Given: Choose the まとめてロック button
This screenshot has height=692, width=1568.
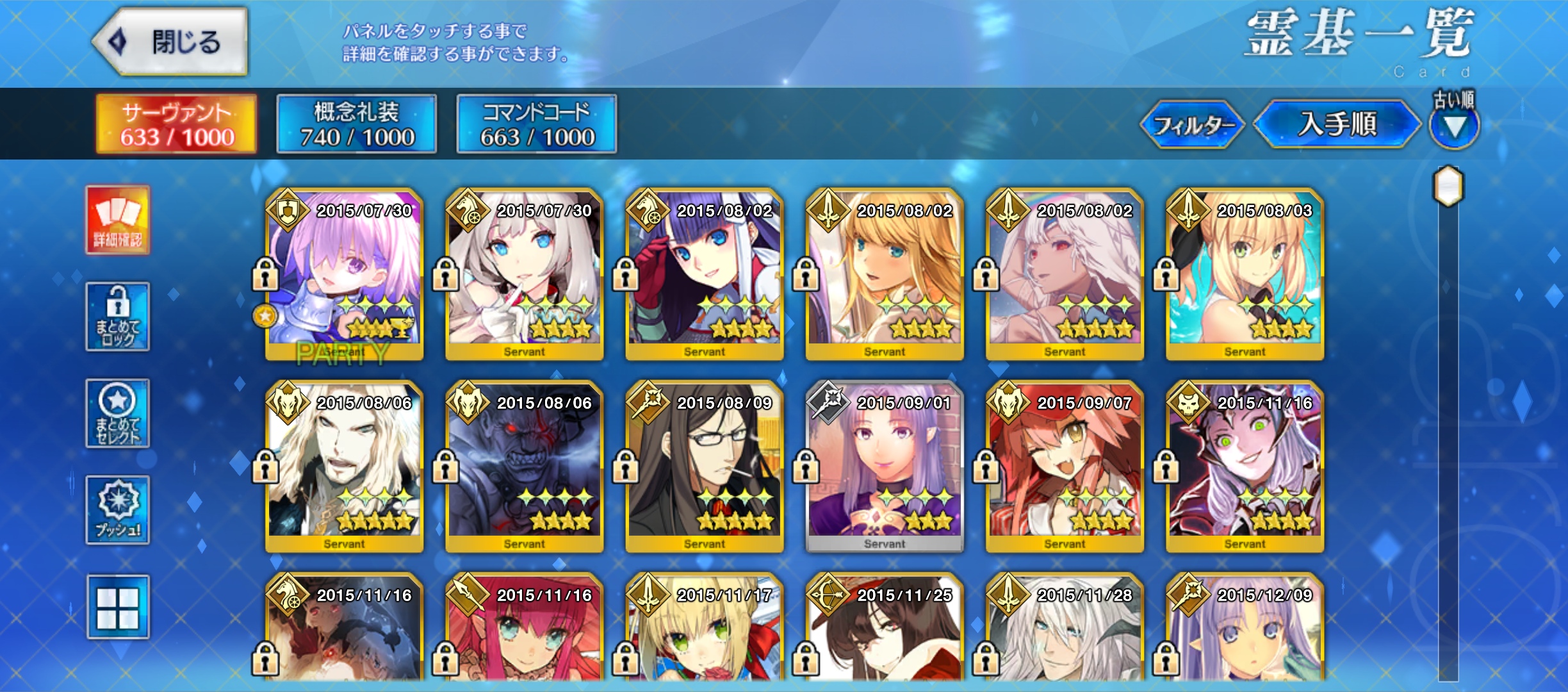Looking at the screenshot, I should point(118,317).
